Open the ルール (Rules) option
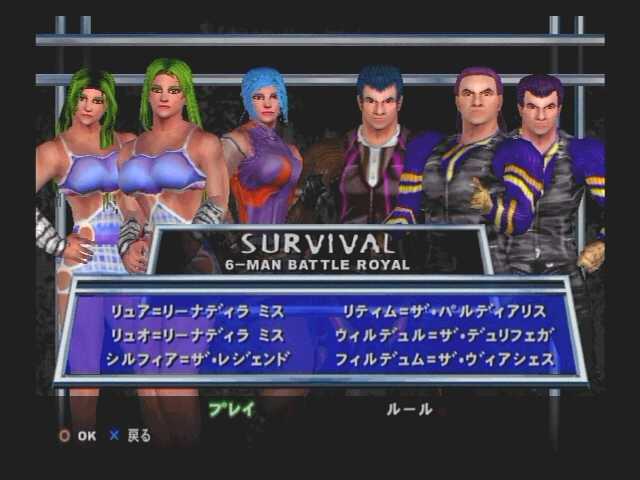The image size is (640, 480). point(410,409)
